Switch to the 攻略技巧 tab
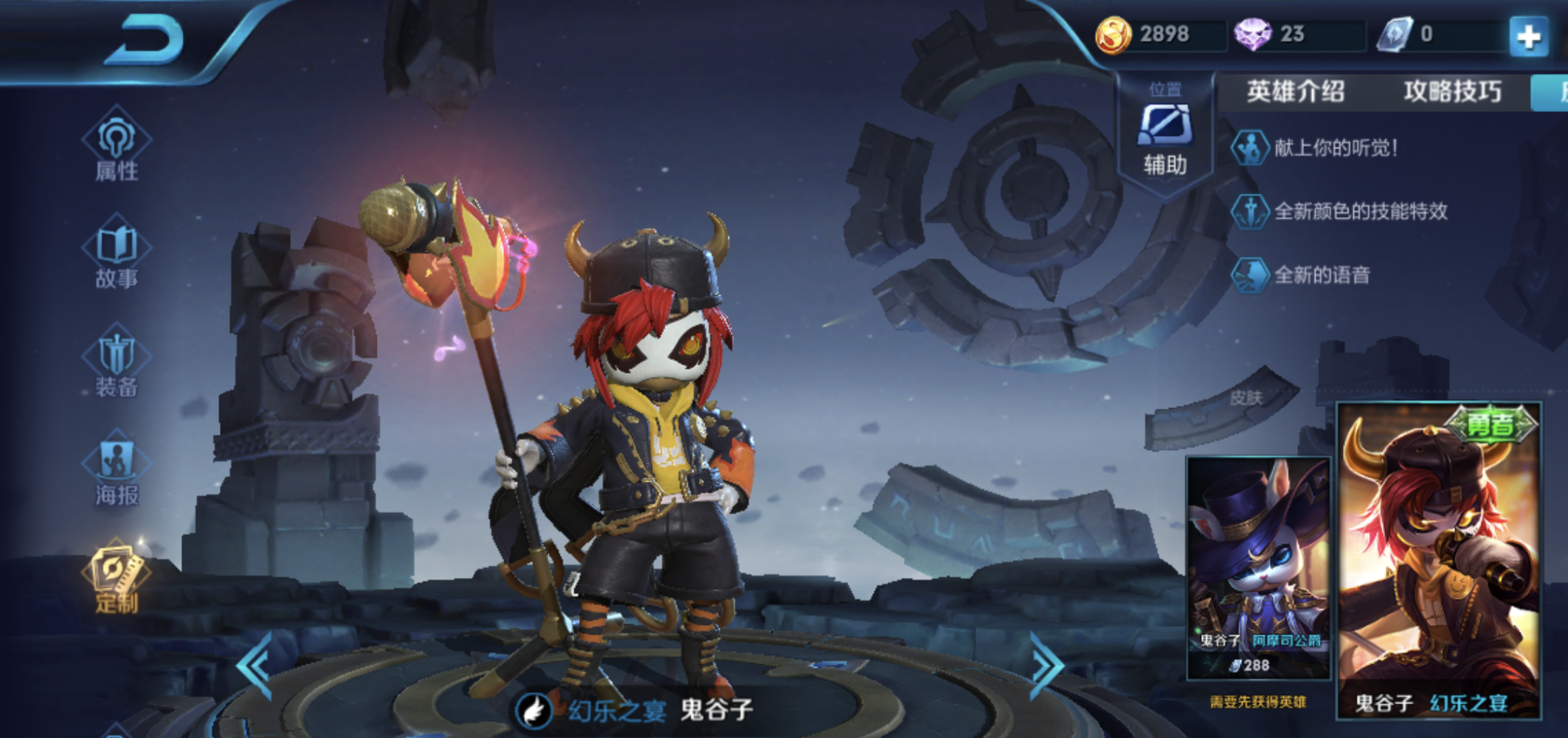 coord(1451,92)
